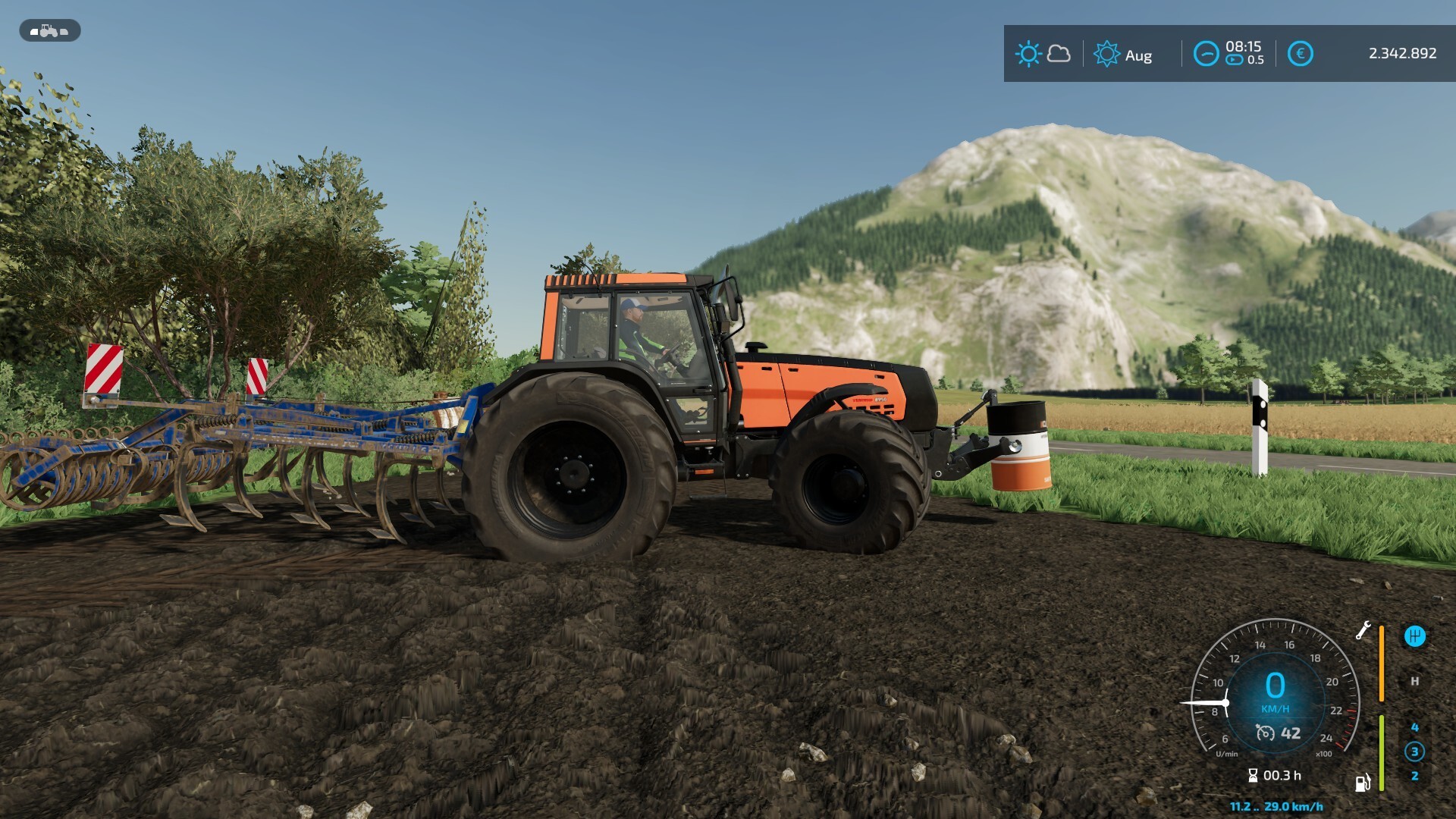Click the tractor vehicle schema icon
Image resolution: width=1456 pixels, height=819 pixels.
49,31
